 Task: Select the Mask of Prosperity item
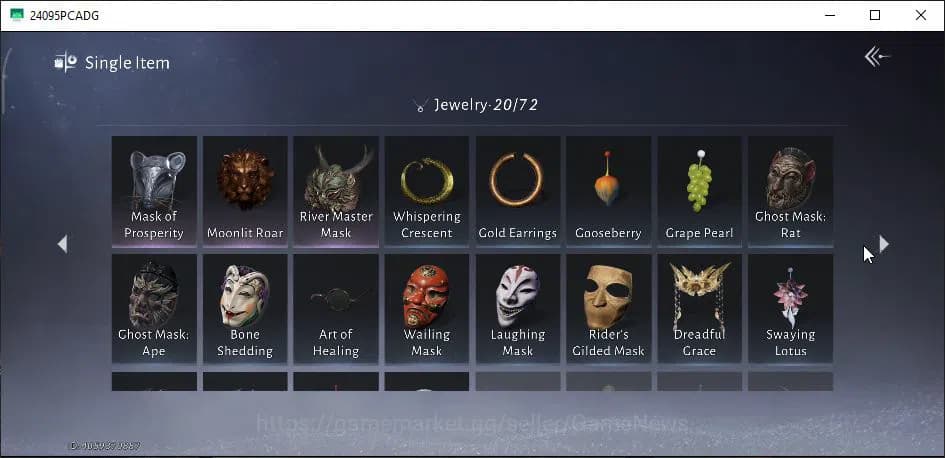tap(154, 190)
